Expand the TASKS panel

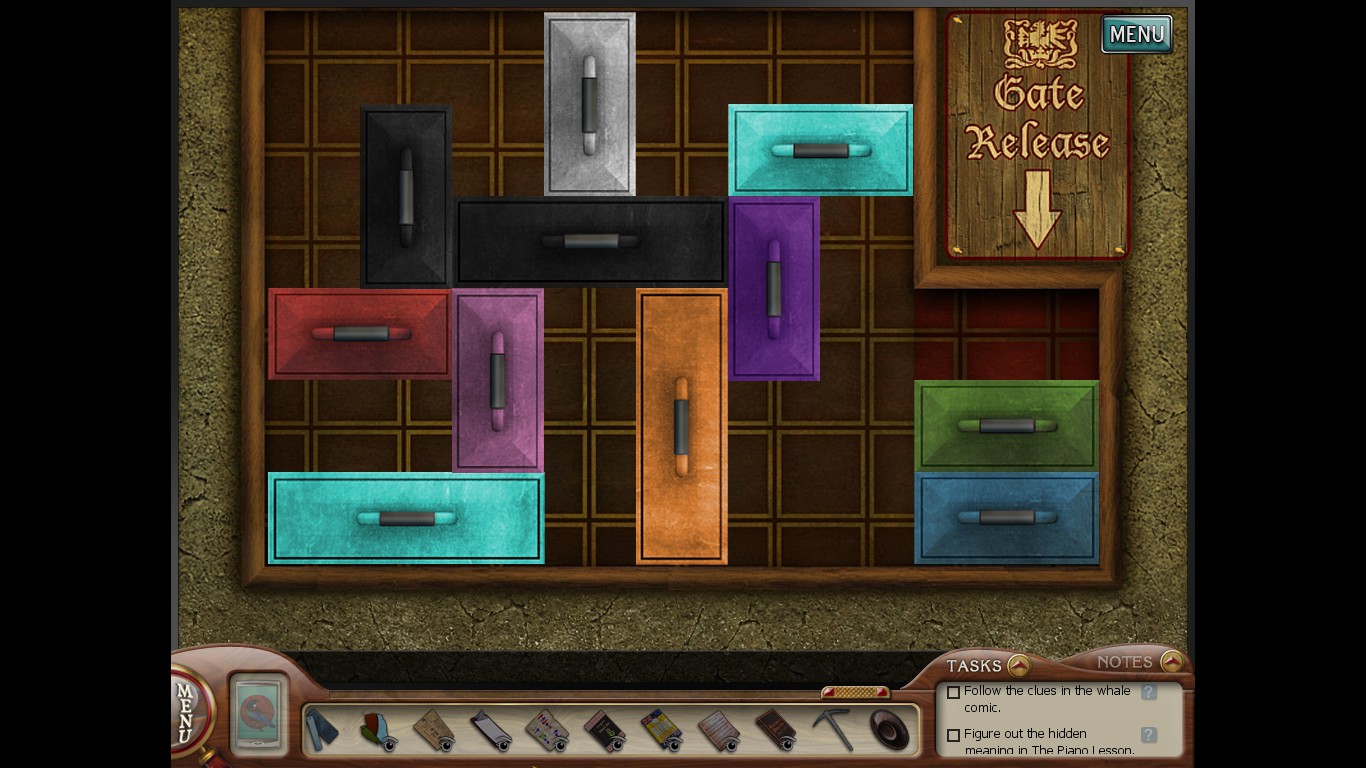(x=1018, y=665)
